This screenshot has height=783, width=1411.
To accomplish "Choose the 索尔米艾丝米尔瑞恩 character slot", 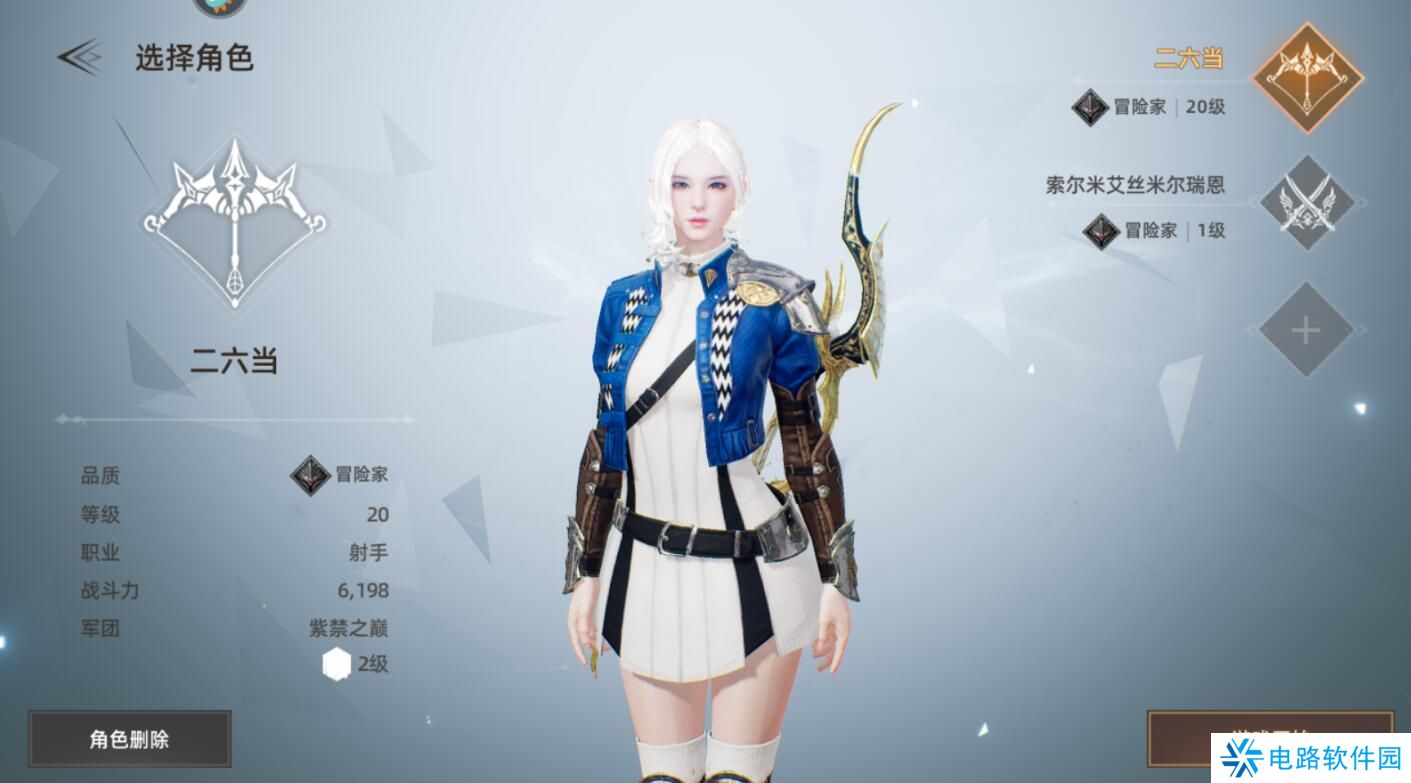I will [x=1306, y=204].
